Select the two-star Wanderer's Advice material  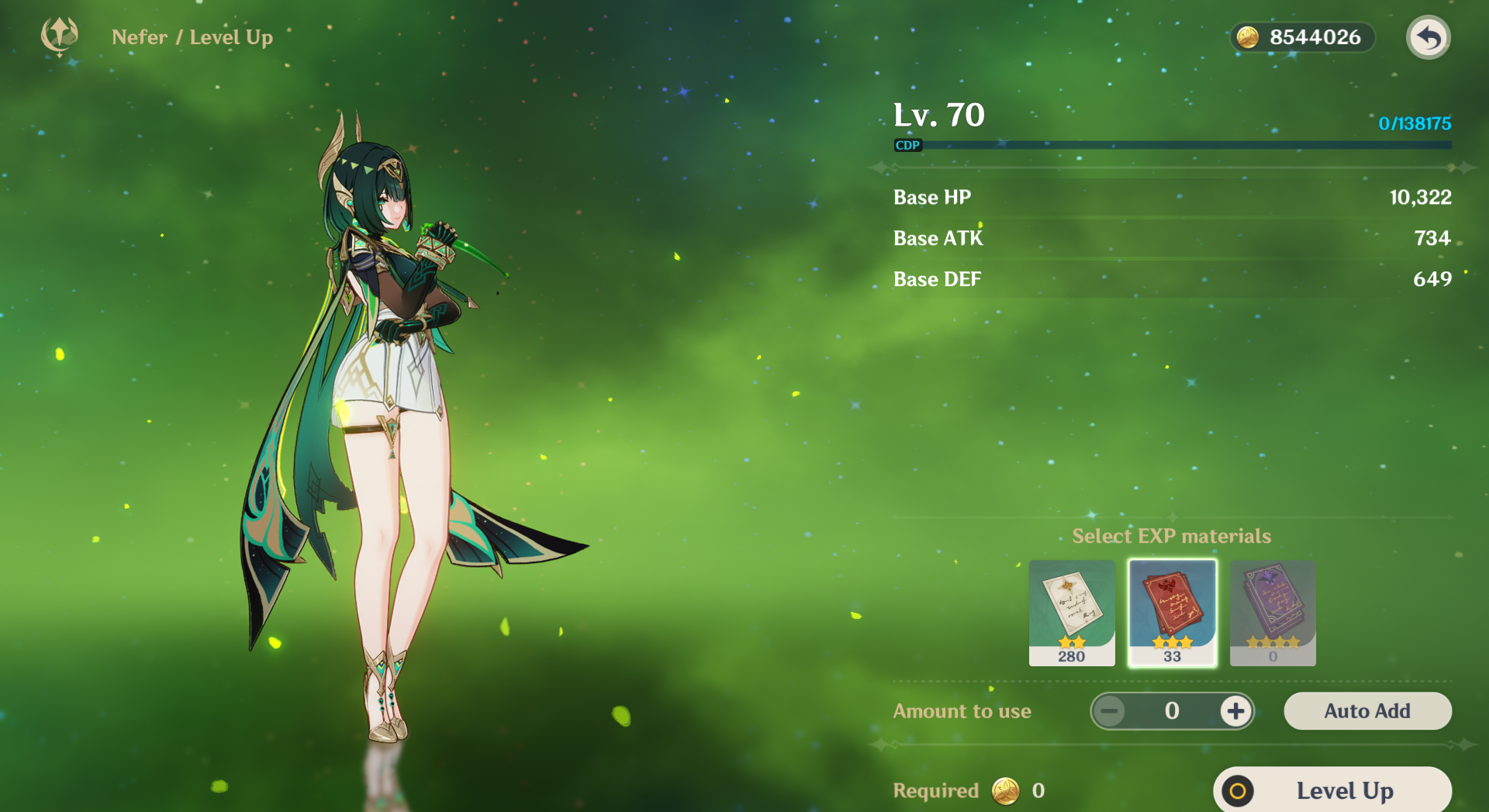(1071, 613)
